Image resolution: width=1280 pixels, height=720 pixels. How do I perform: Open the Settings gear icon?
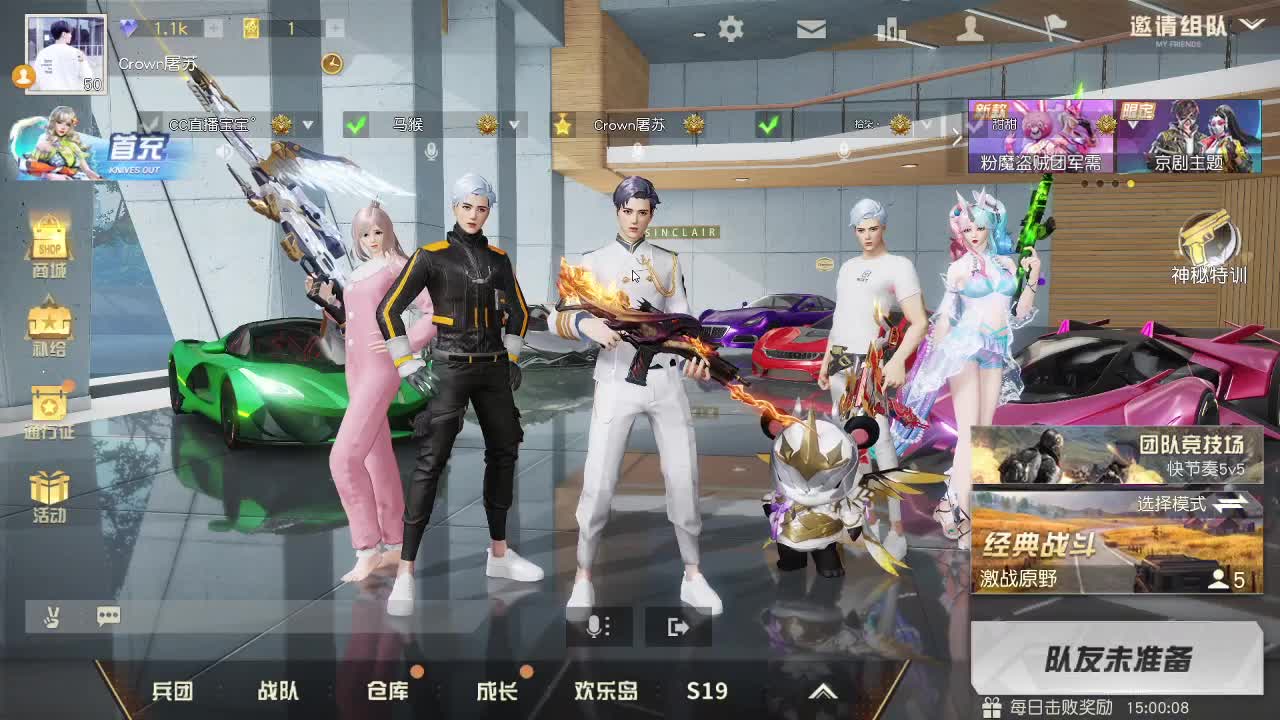(730, 29)
